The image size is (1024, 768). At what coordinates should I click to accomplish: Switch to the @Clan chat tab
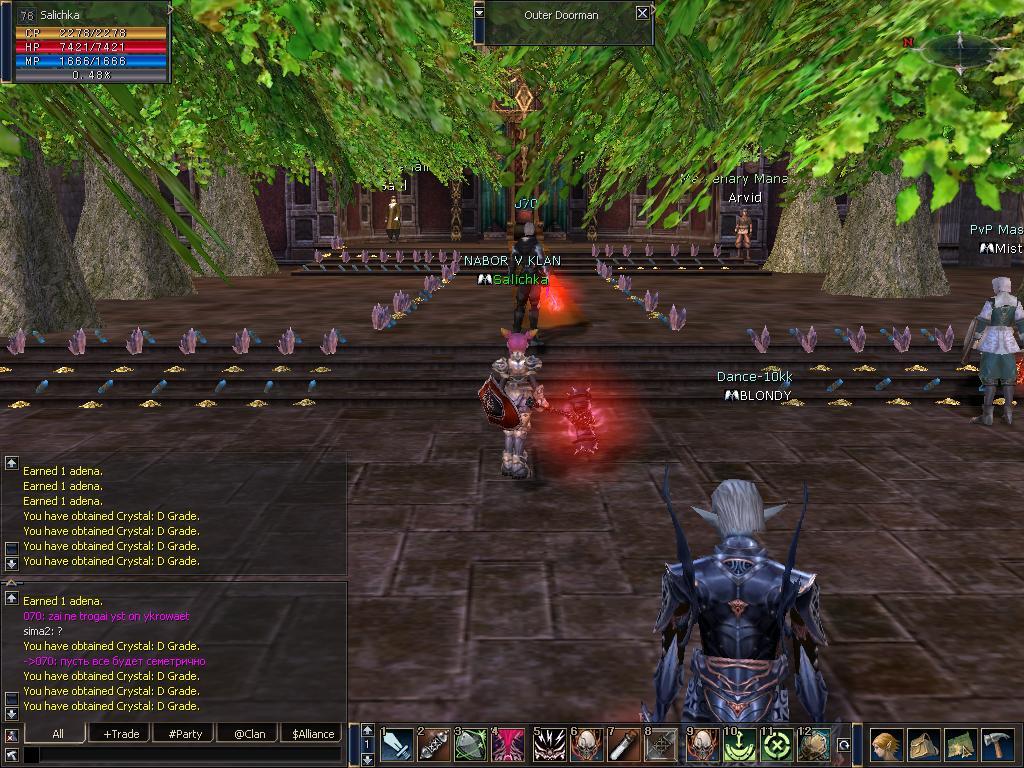(x=249, y=733)
